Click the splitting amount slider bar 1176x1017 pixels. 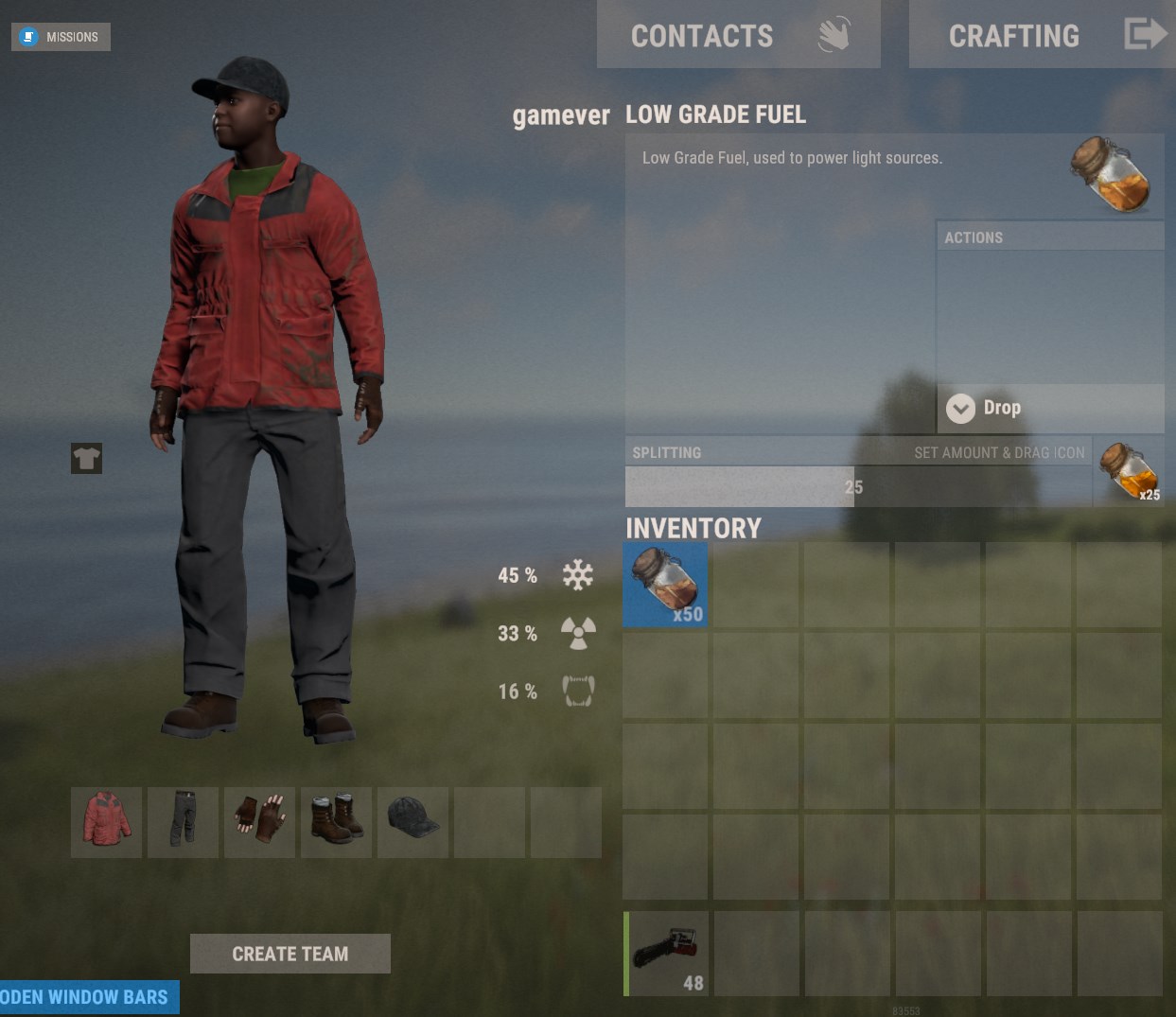pos(857,487)
